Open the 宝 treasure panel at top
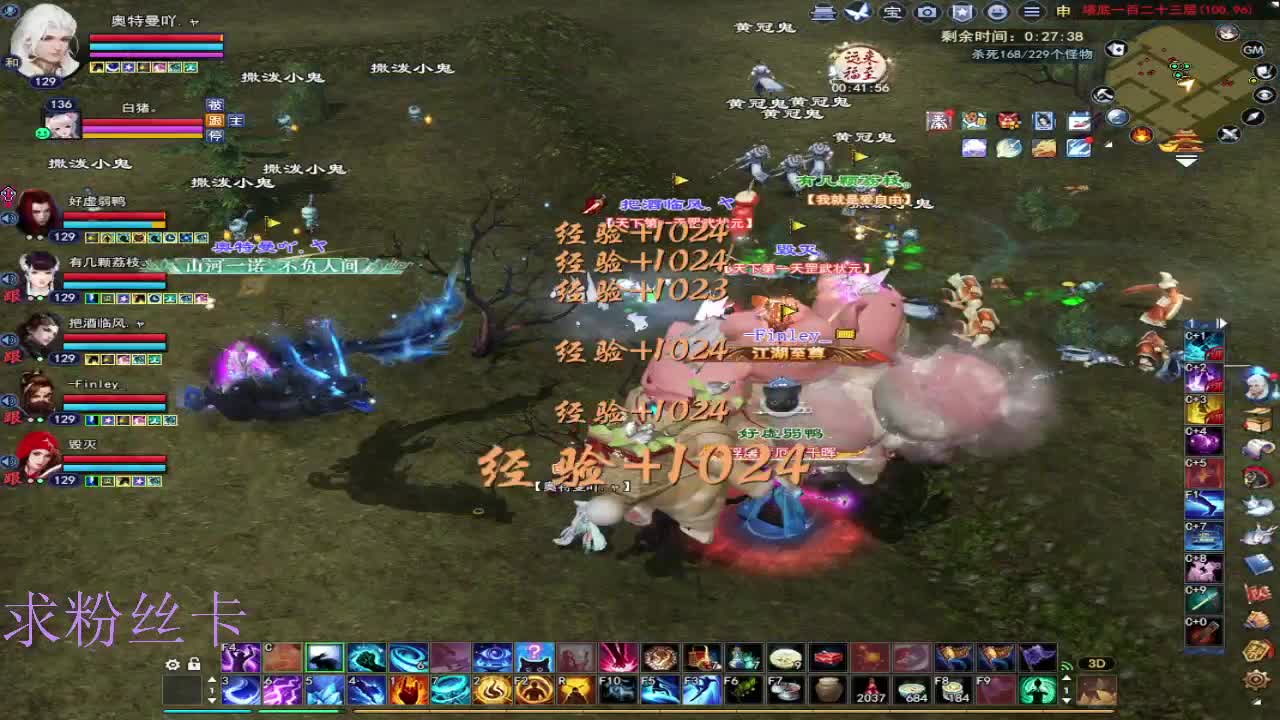1280x720 pixels. [892, 12]
